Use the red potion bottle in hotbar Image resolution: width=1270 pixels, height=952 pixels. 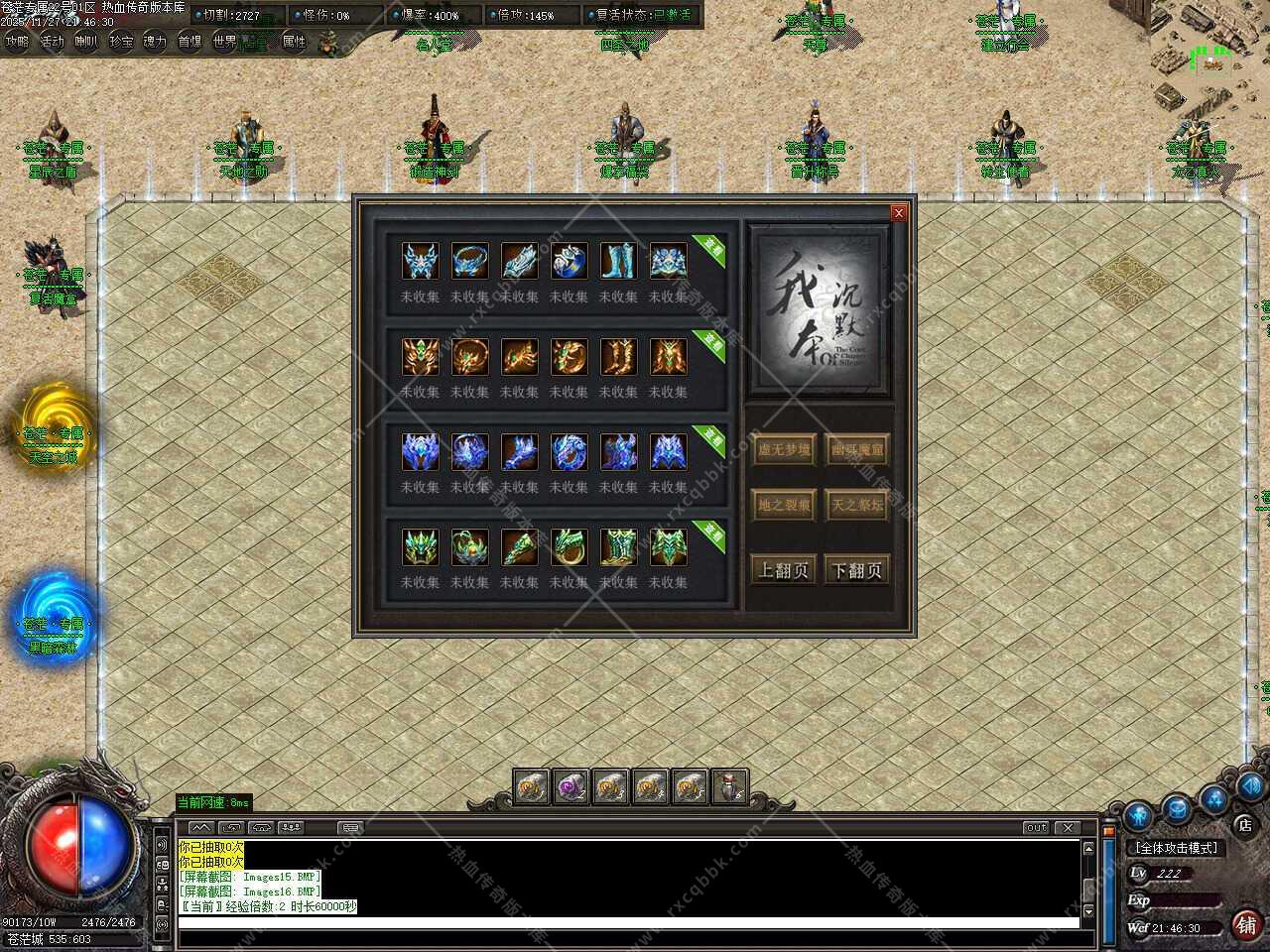click(729, 787)
